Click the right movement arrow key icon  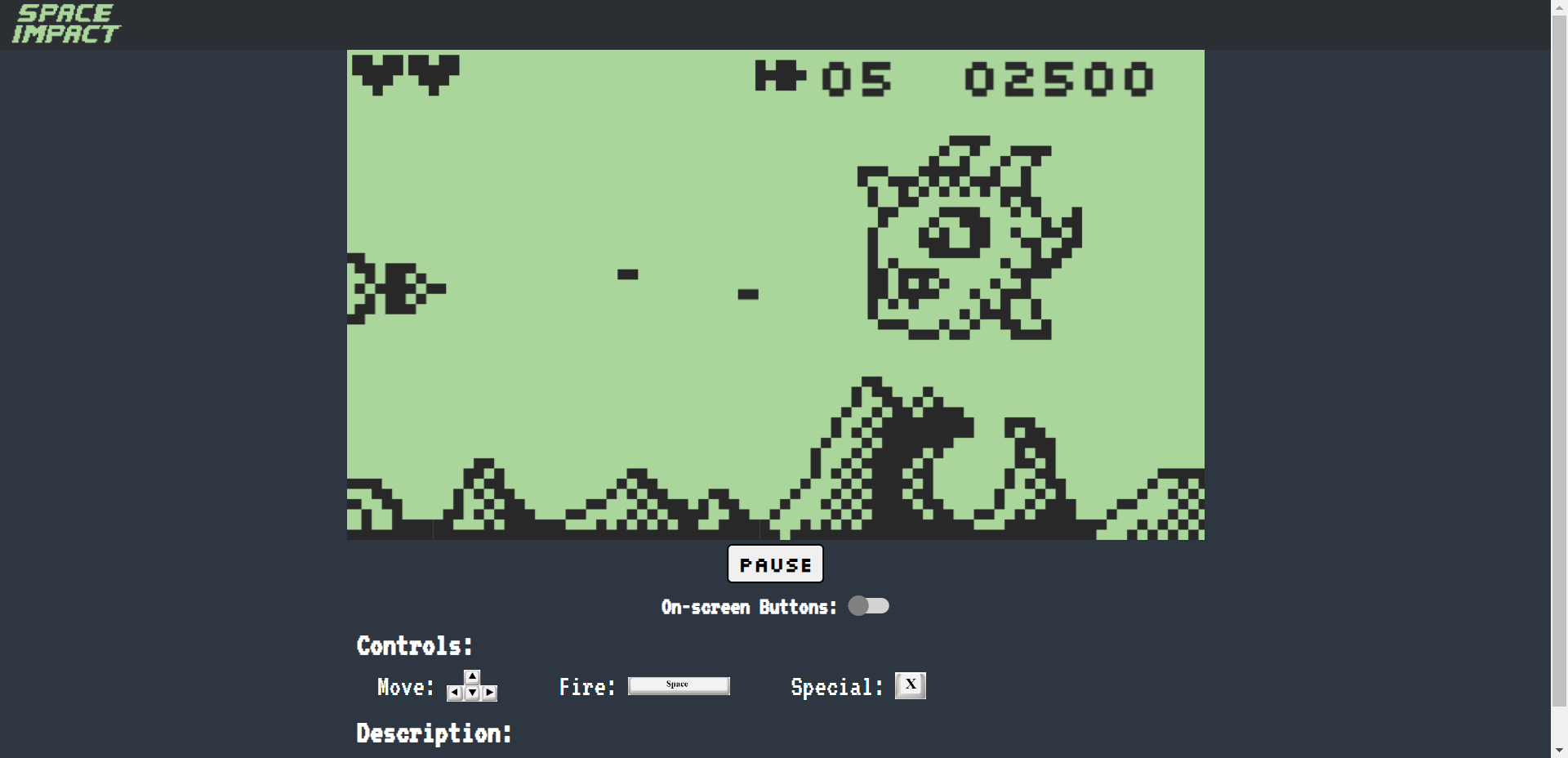[x=488, y=693]
